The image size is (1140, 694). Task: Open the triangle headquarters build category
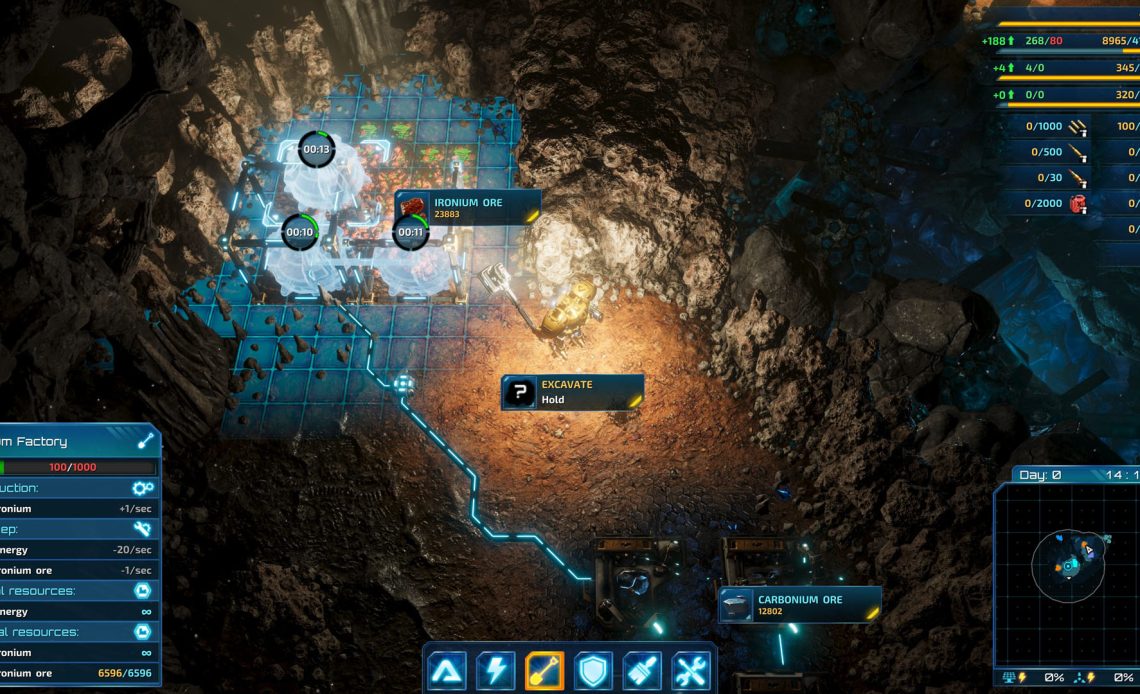[447, 671]
